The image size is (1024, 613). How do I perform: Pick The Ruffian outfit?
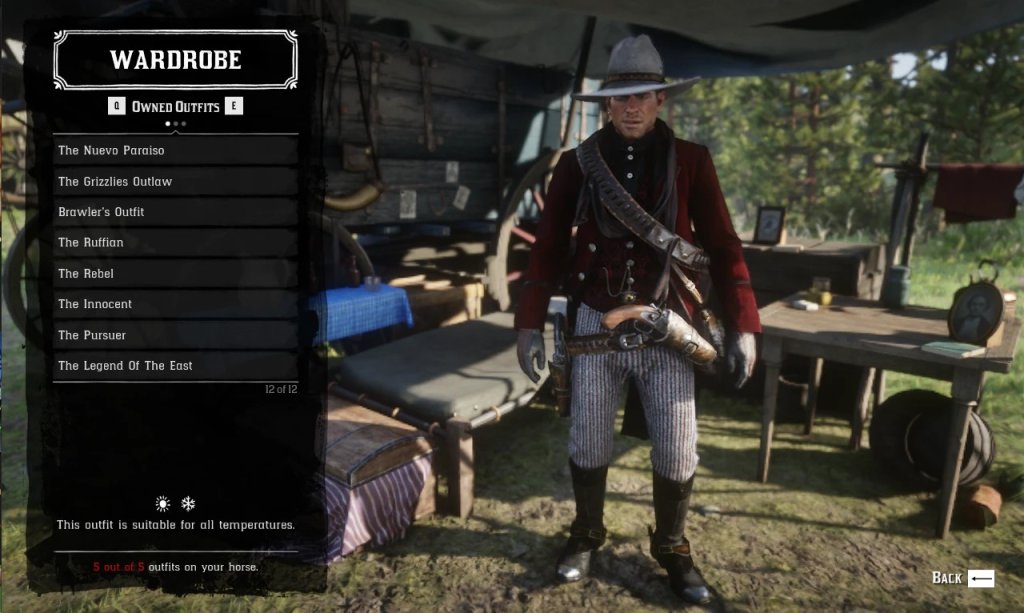175,242
